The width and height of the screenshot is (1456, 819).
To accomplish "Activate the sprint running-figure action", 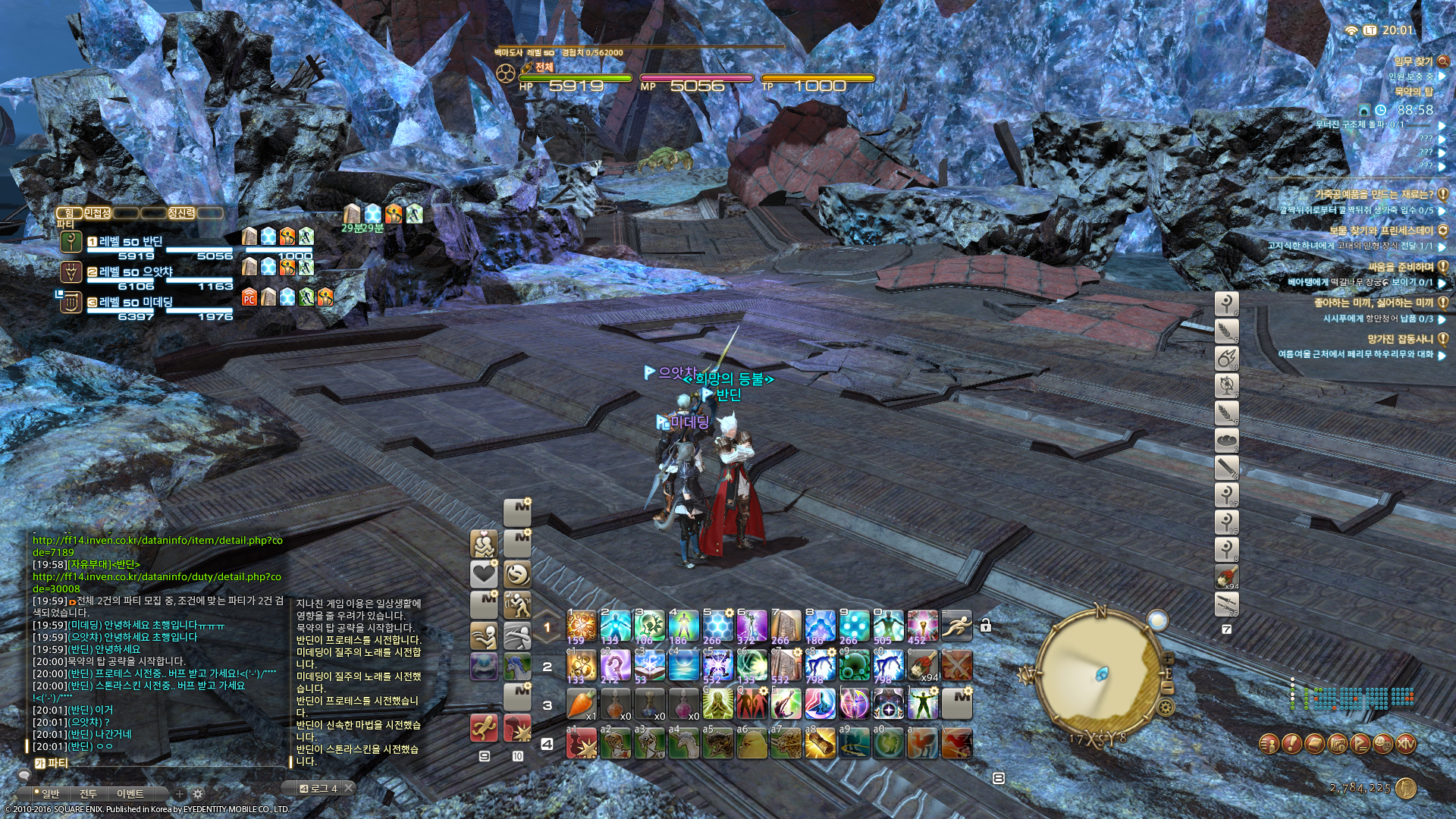I will click(x=956, y=626).
